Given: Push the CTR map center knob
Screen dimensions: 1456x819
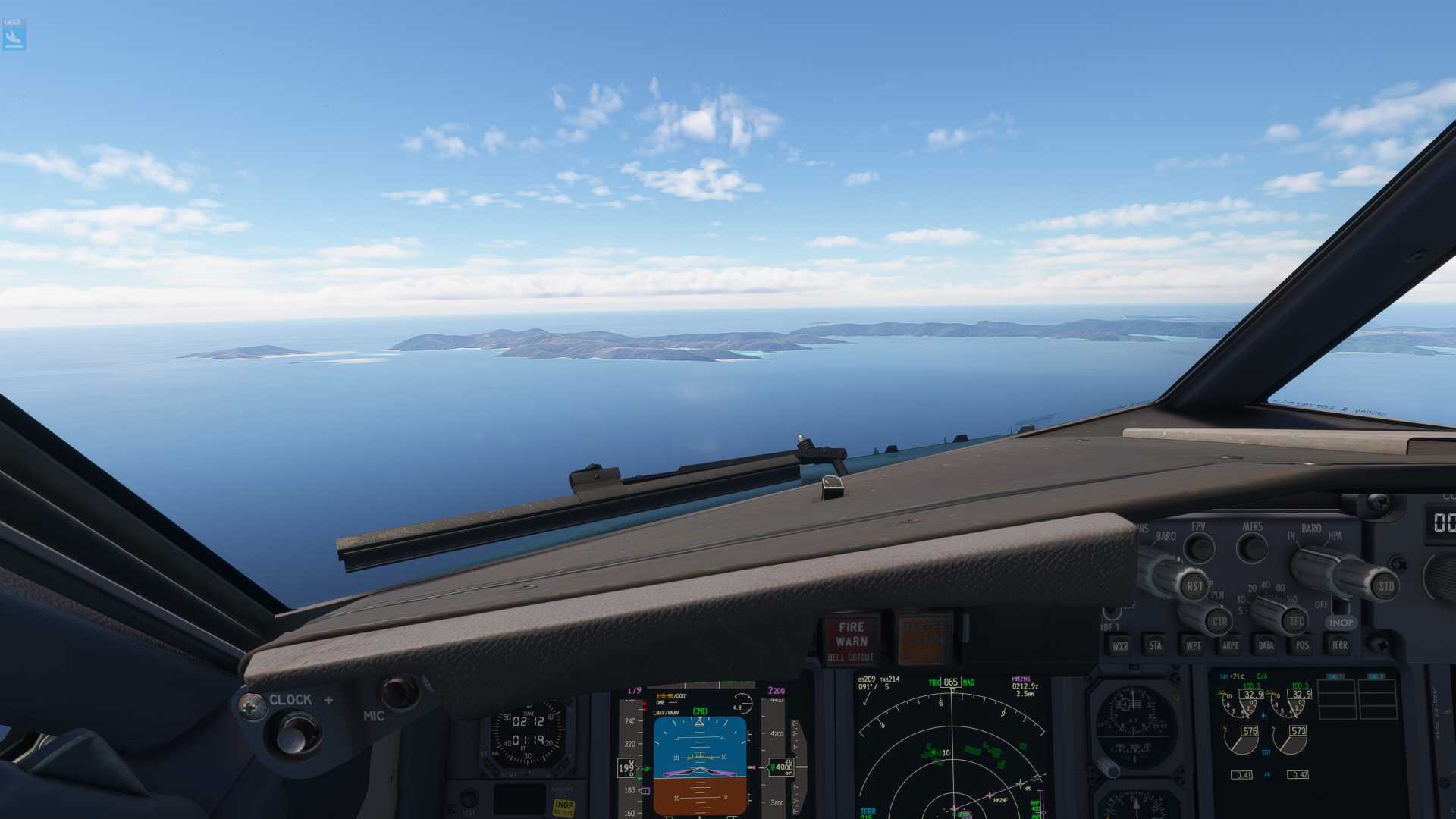Looking at the screenshot, I should click(x=1219, y=621).
